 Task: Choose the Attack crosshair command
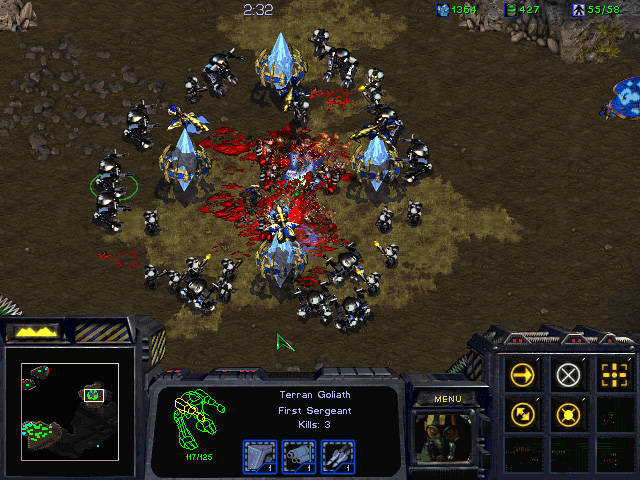(613, 374)
